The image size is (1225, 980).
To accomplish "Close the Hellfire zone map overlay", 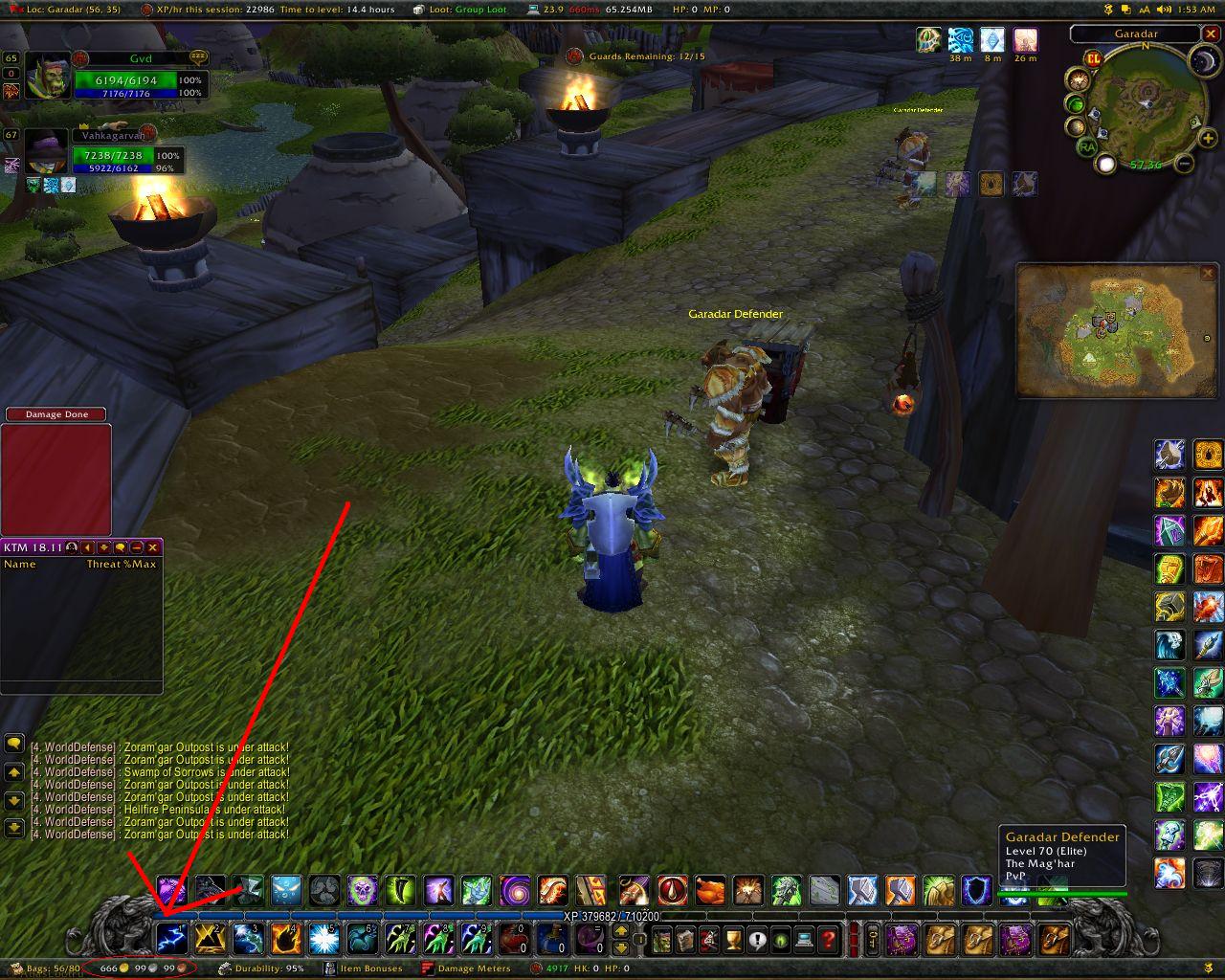I will [1208, 274].
